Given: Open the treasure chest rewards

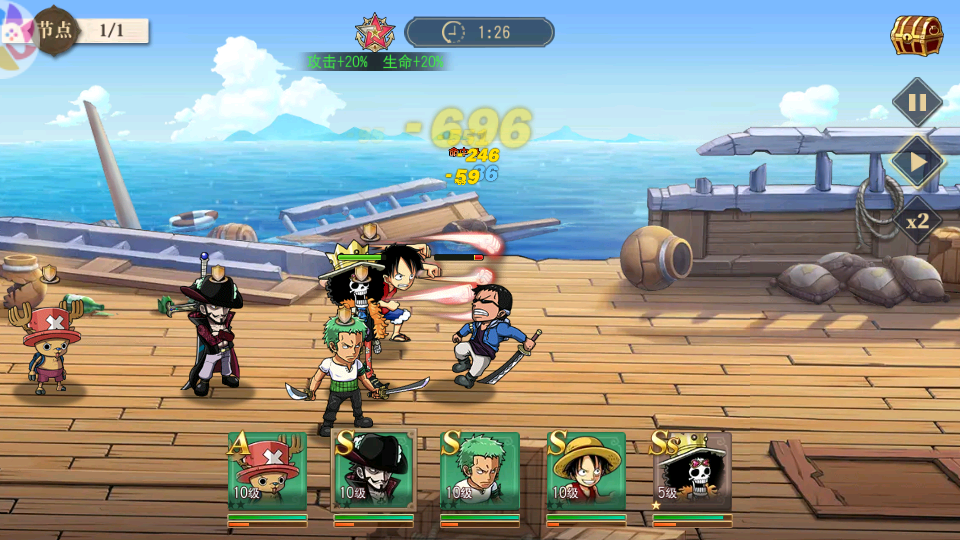Looking at the screenshot, I should pyautogui.click(x=916, y=36).
